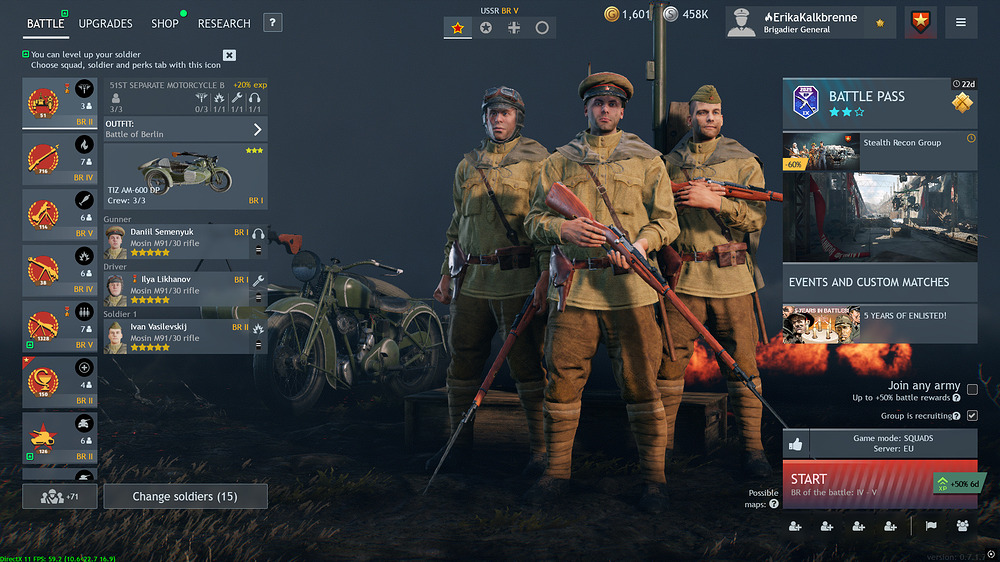View the Stealth Recon Group offer

879,151
